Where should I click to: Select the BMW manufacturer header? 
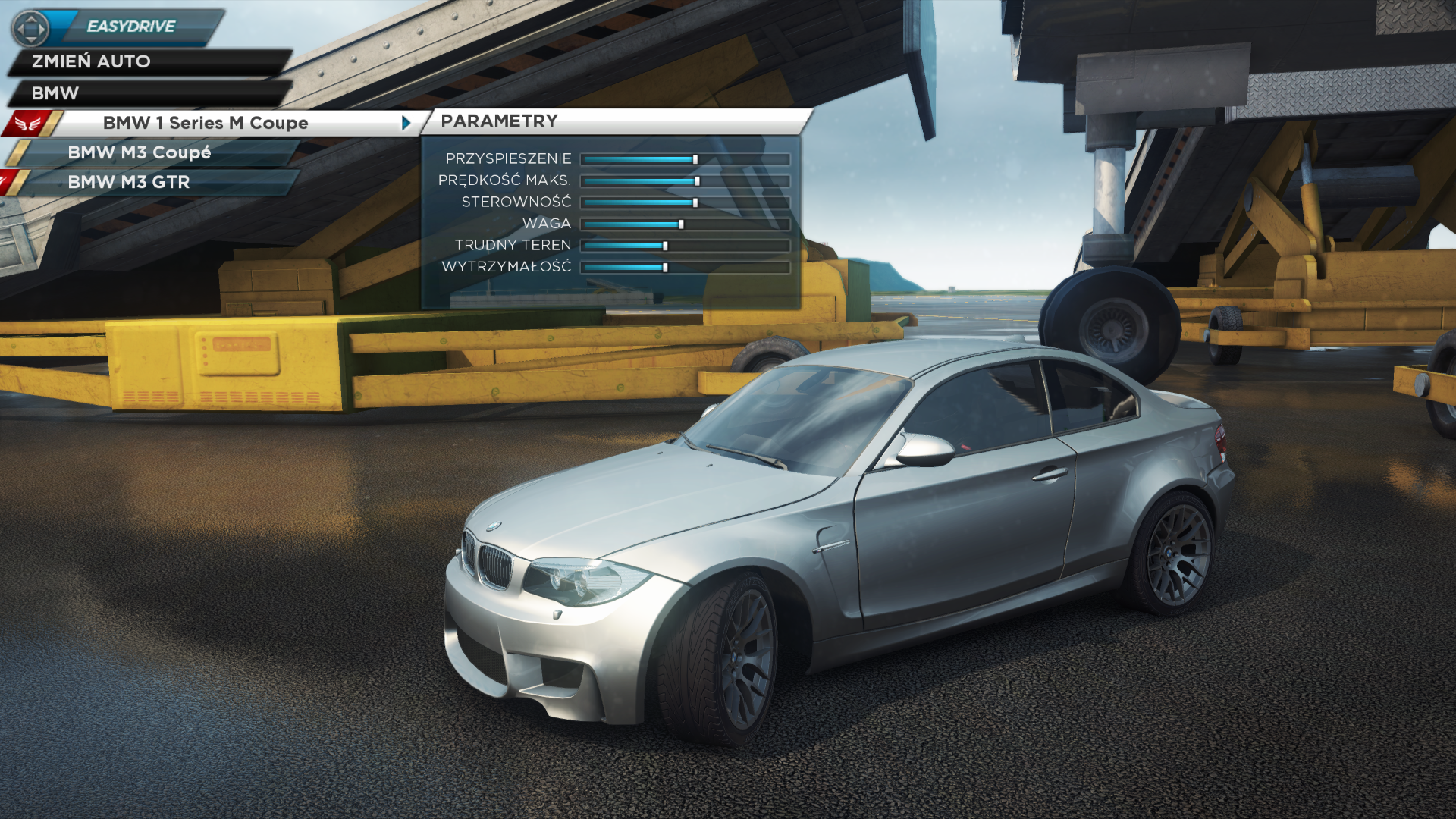point(55,93)
